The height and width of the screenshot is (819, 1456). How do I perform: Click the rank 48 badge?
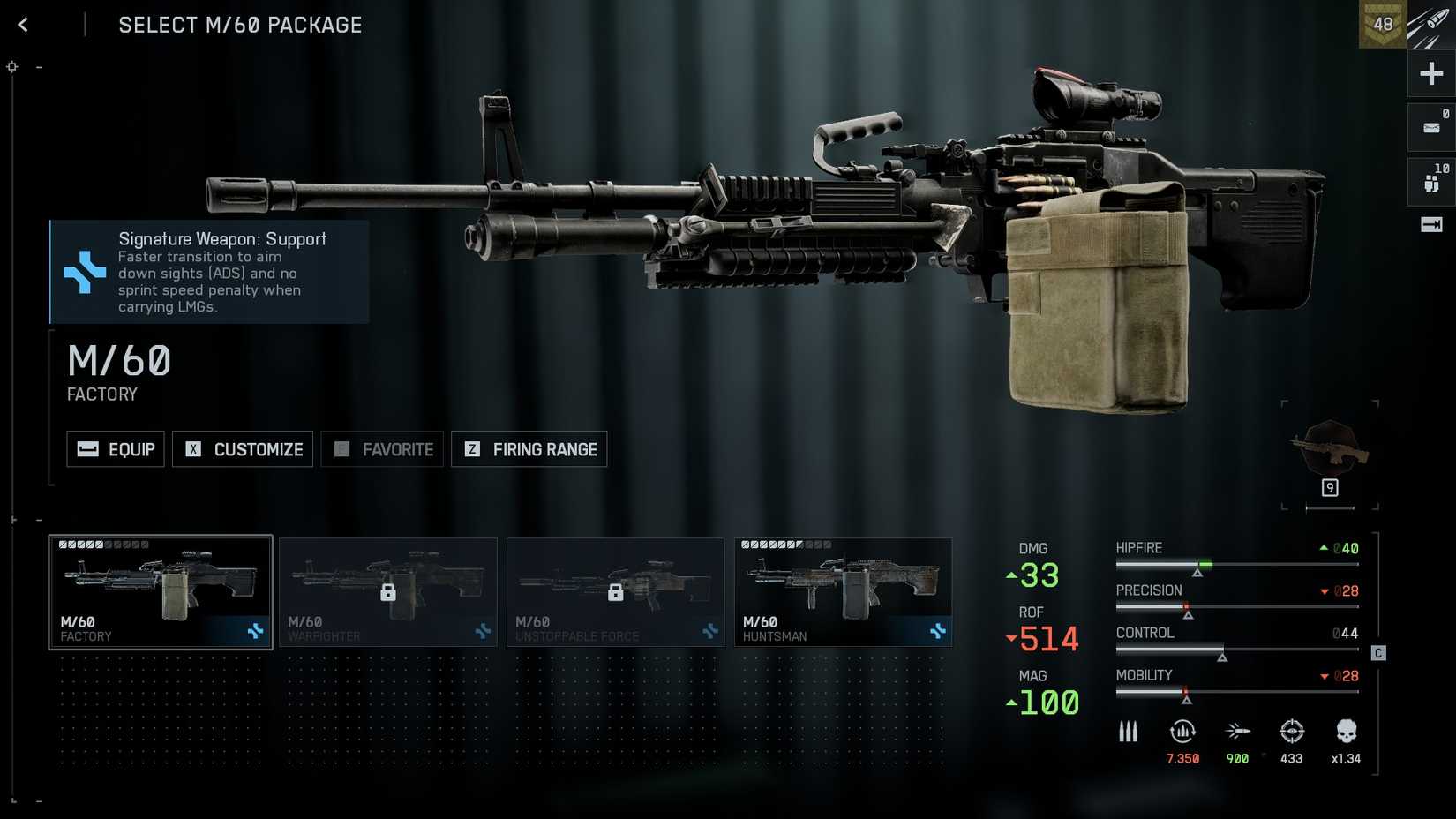(1382, 25)
